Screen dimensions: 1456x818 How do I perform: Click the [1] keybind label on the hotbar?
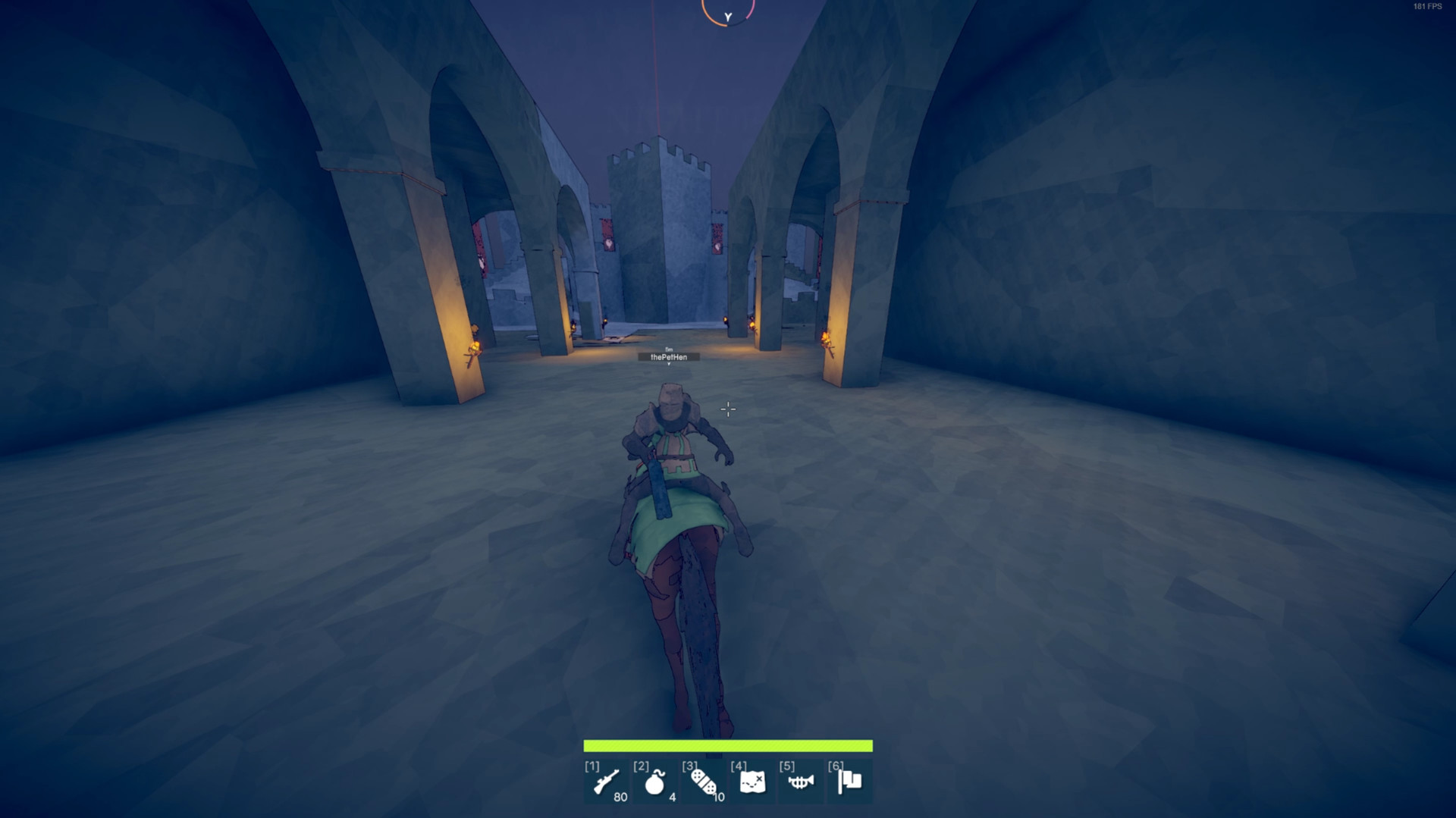click(591, 767)
